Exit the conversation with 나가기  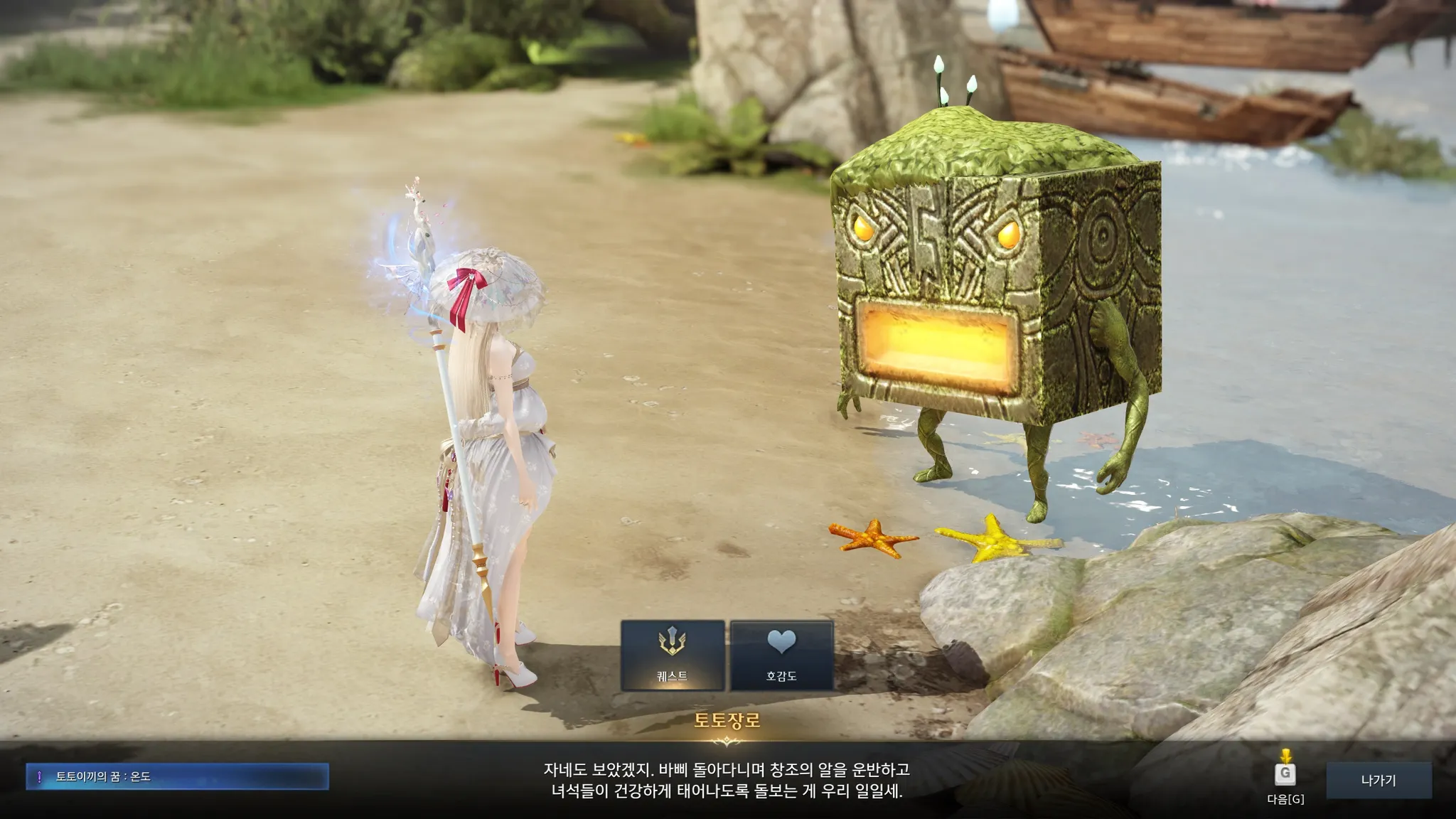[x=1379, y=780]
